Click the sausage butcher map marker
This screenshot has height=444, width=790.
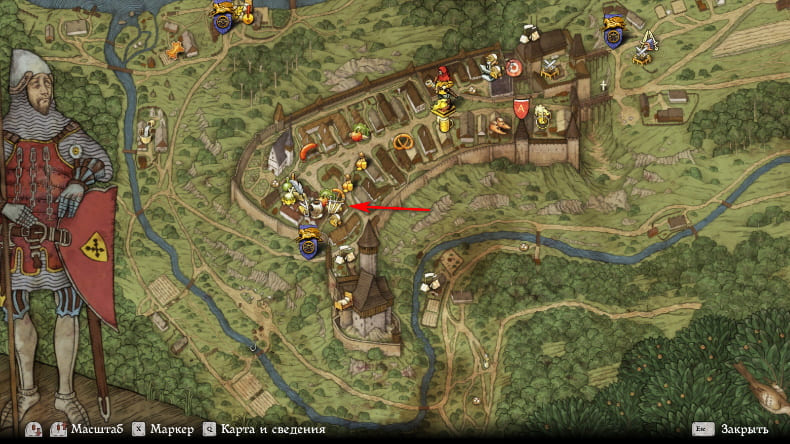pos(308,151)
